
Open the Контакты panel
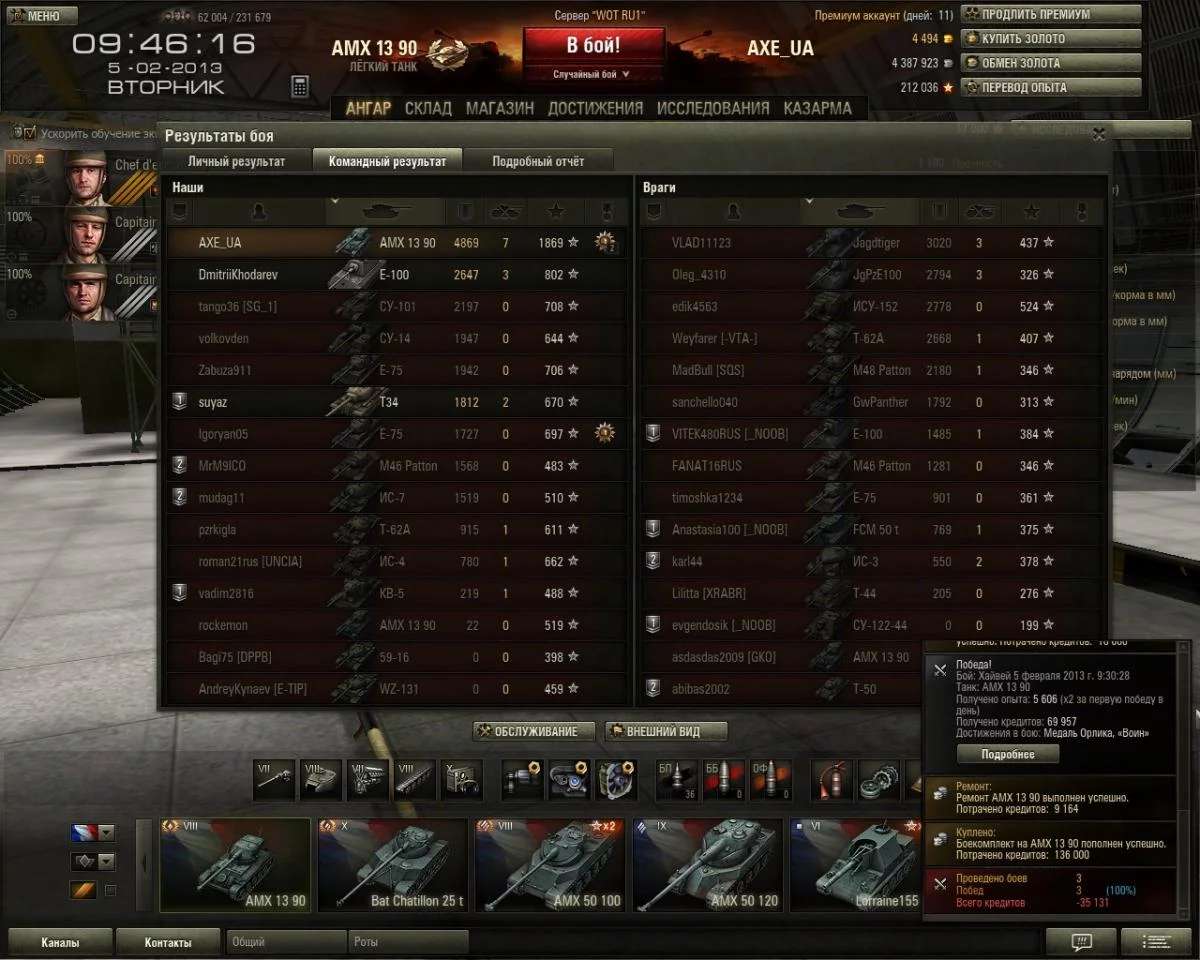coord(168,942)
